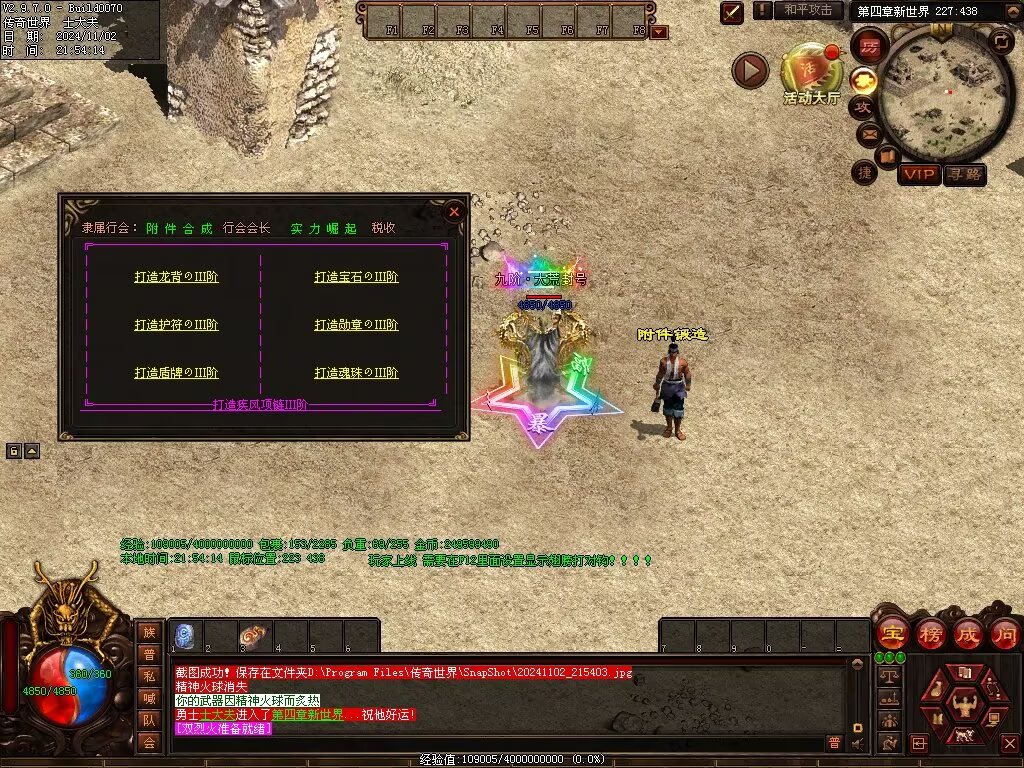
Task: Select 打造宝石 III阶 forging link
Action: [356, 277]
